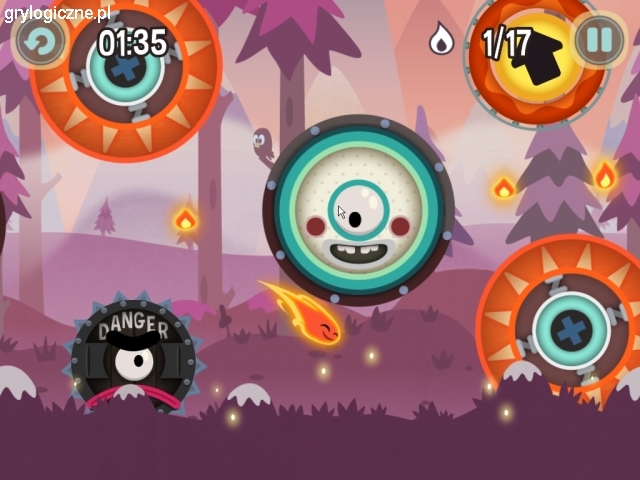
Task: Pause the game
Action: pos(598,41)
